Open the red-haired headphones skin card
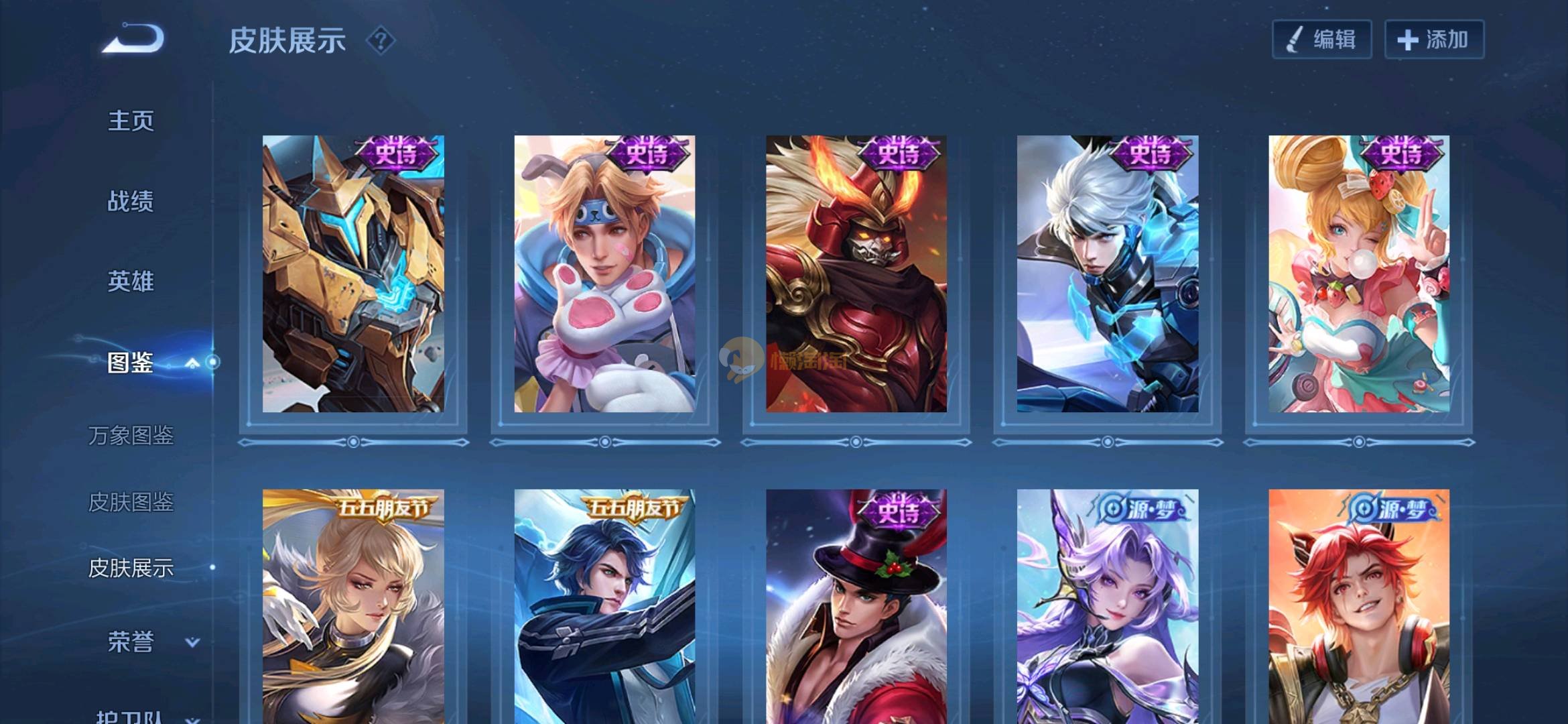 [x=1359, y=607]
